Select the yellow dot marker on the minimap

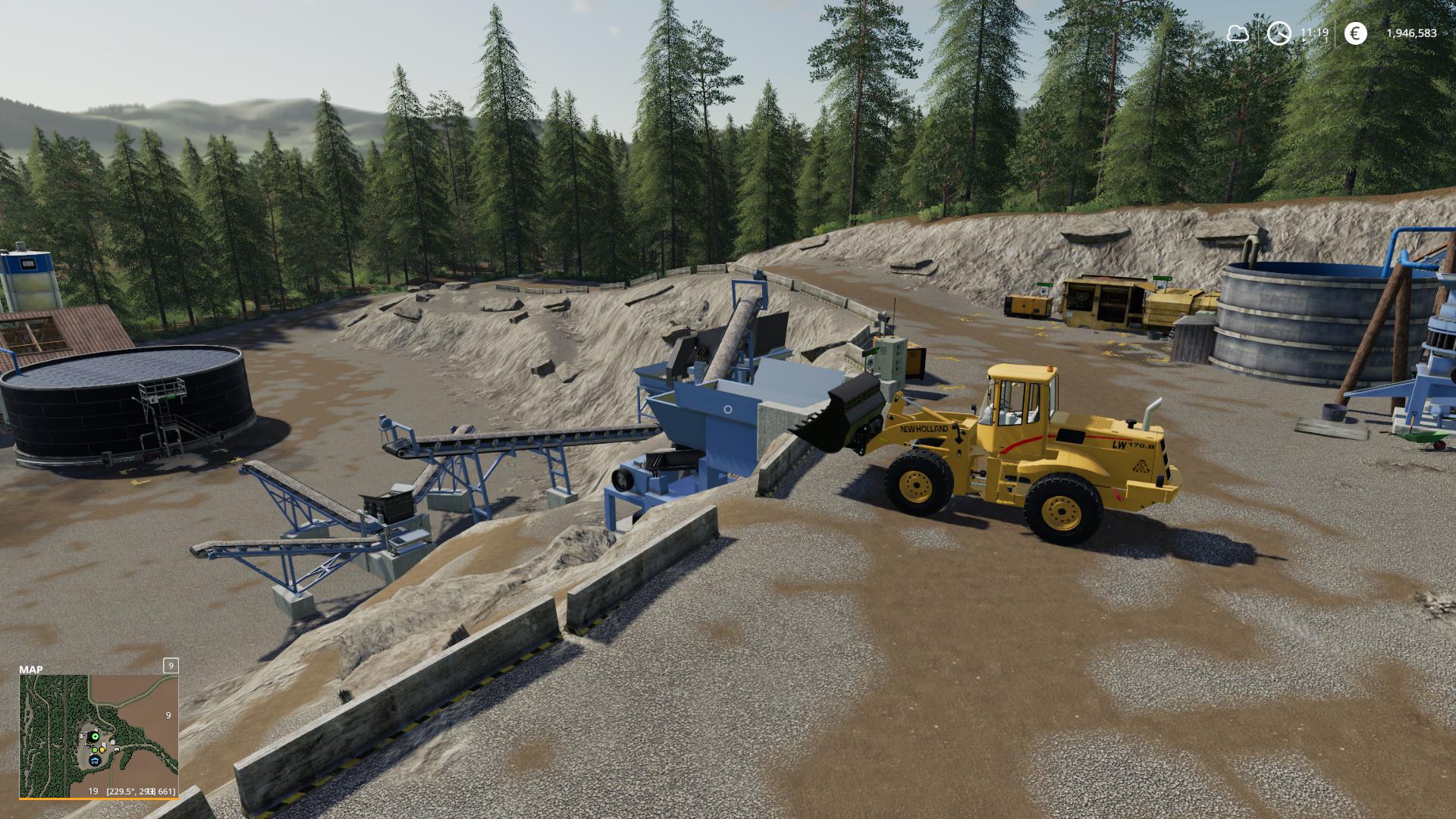pos(102,750)
